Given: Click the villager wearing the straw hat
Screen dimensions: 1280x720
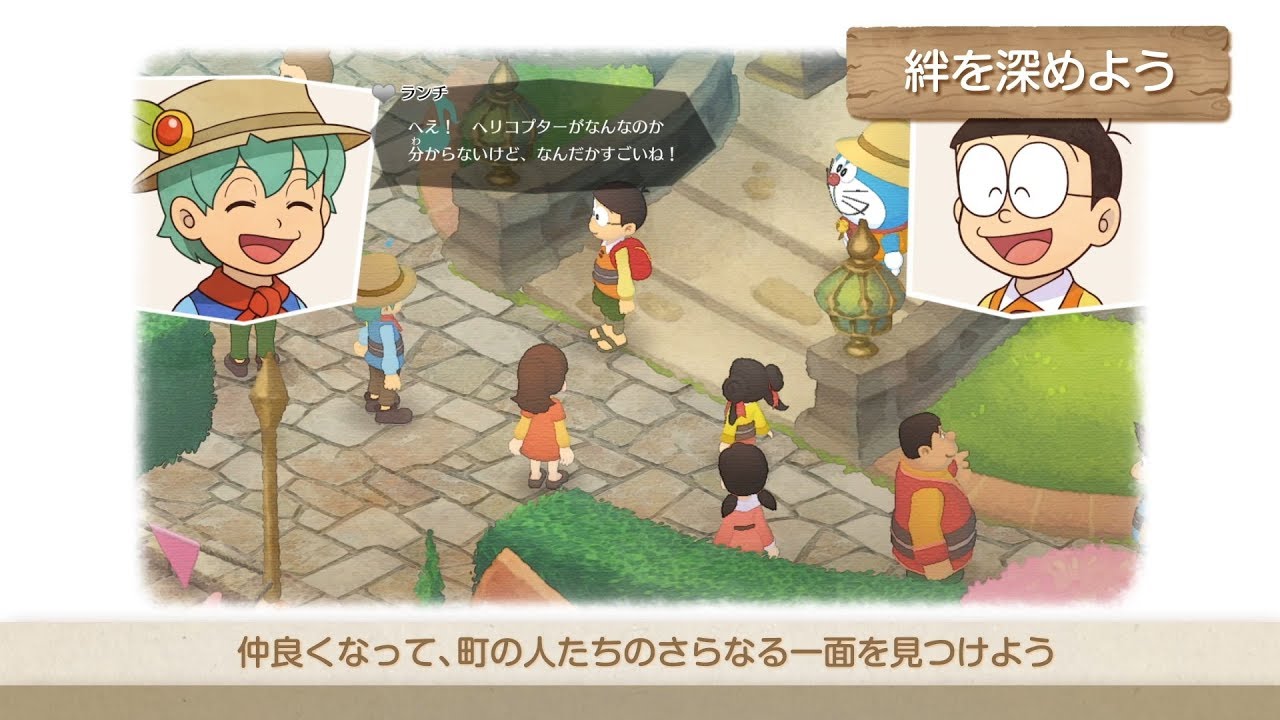Looking at the screenshot, I should point(383,330).
